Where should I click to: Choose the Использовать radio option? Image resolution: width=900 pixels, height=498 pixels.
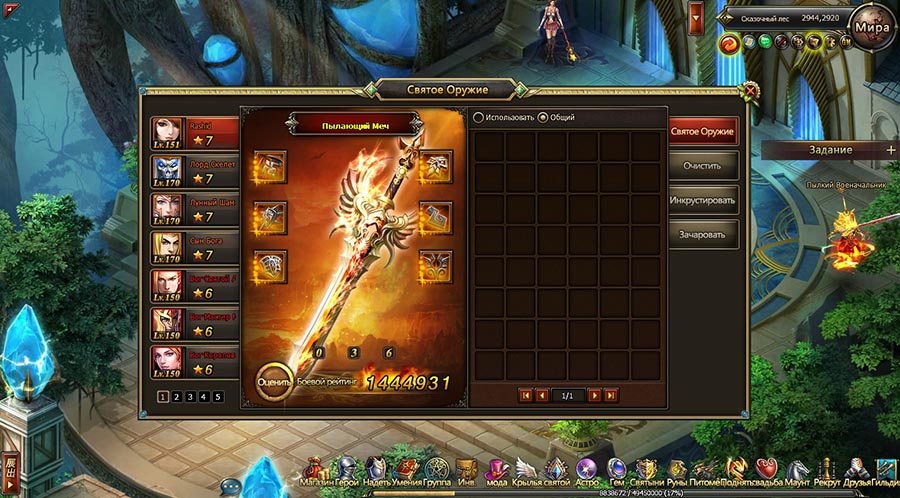[x=479, y=117]
